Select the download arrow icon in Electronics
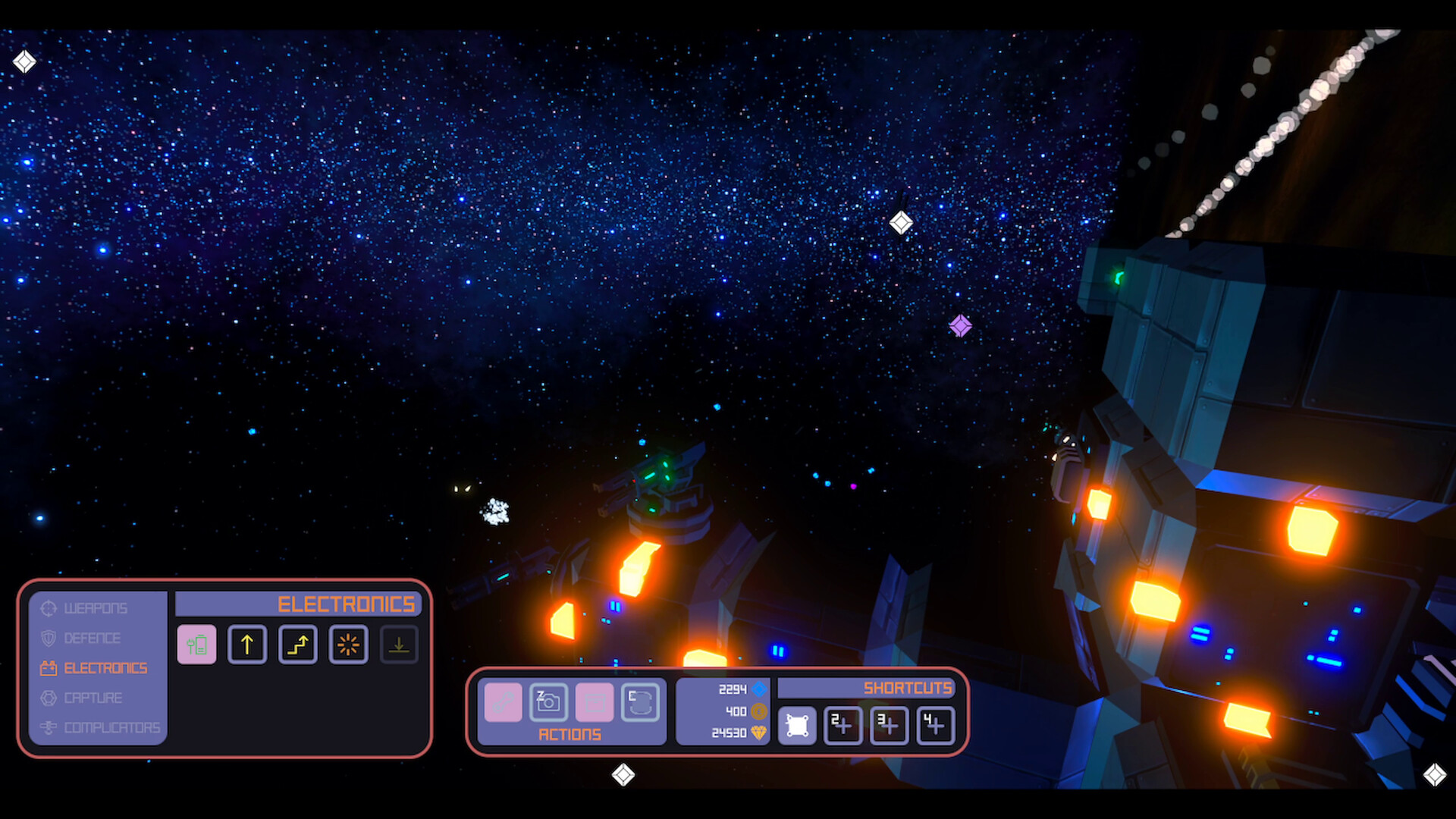This screenshot has width=1456, height=819. (x=399, y=645)
